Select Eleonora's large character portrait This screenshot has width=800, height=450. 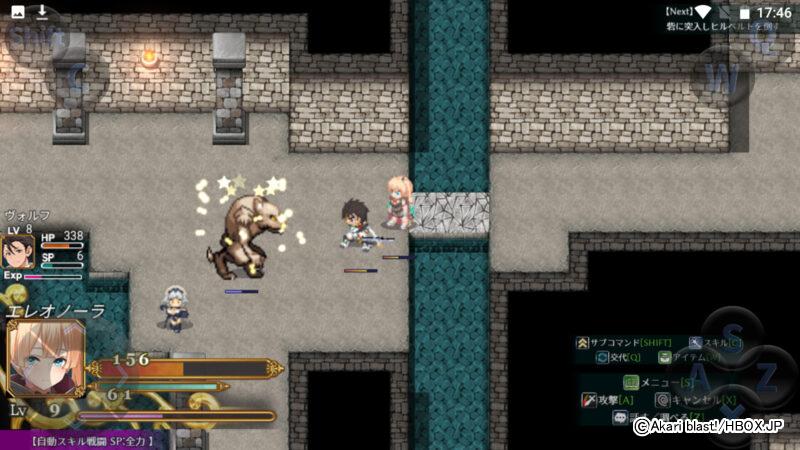point(45,357)
